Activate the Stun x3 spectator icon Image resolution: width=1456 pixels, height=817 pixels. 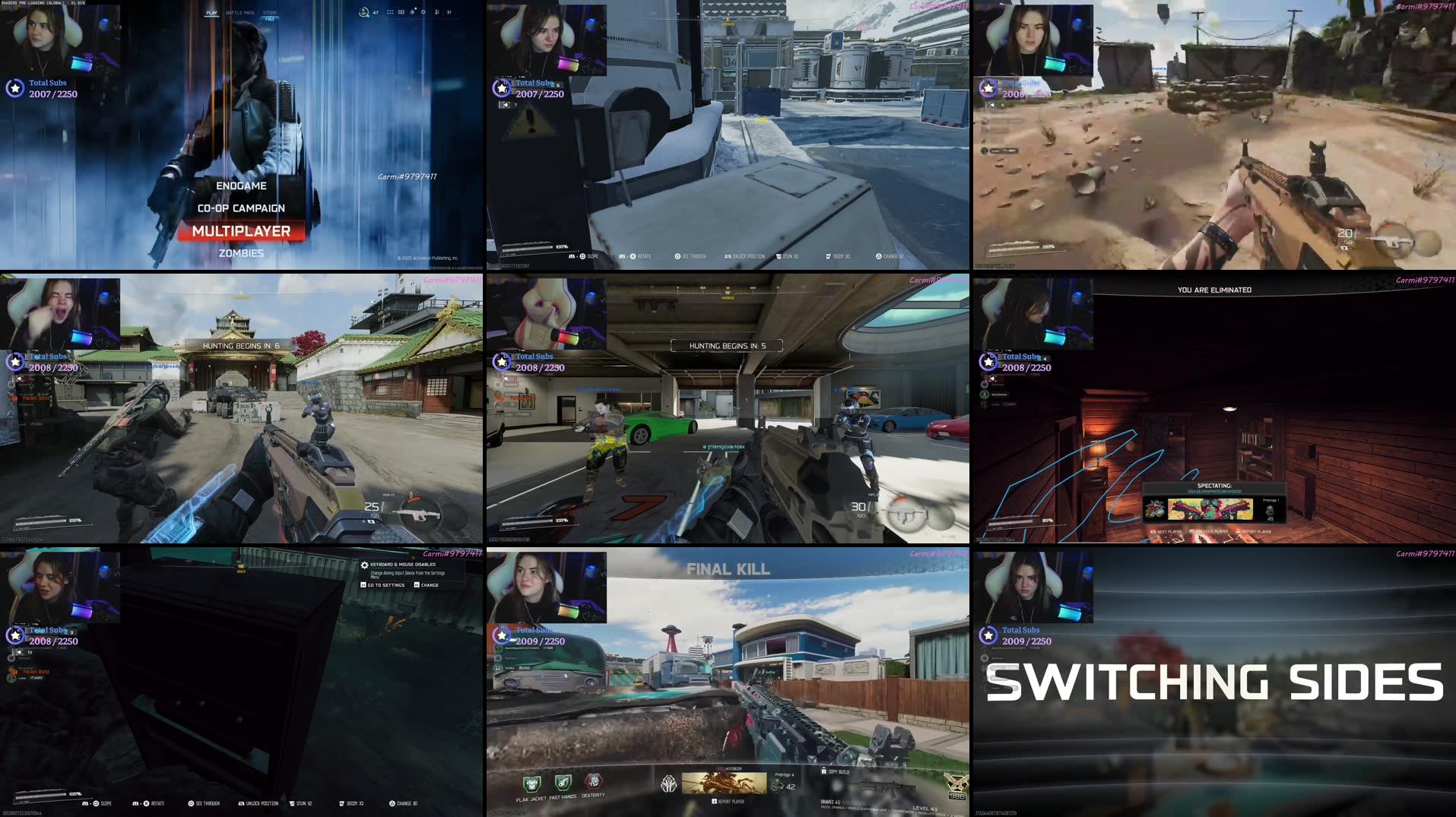[x=778, y=255]
